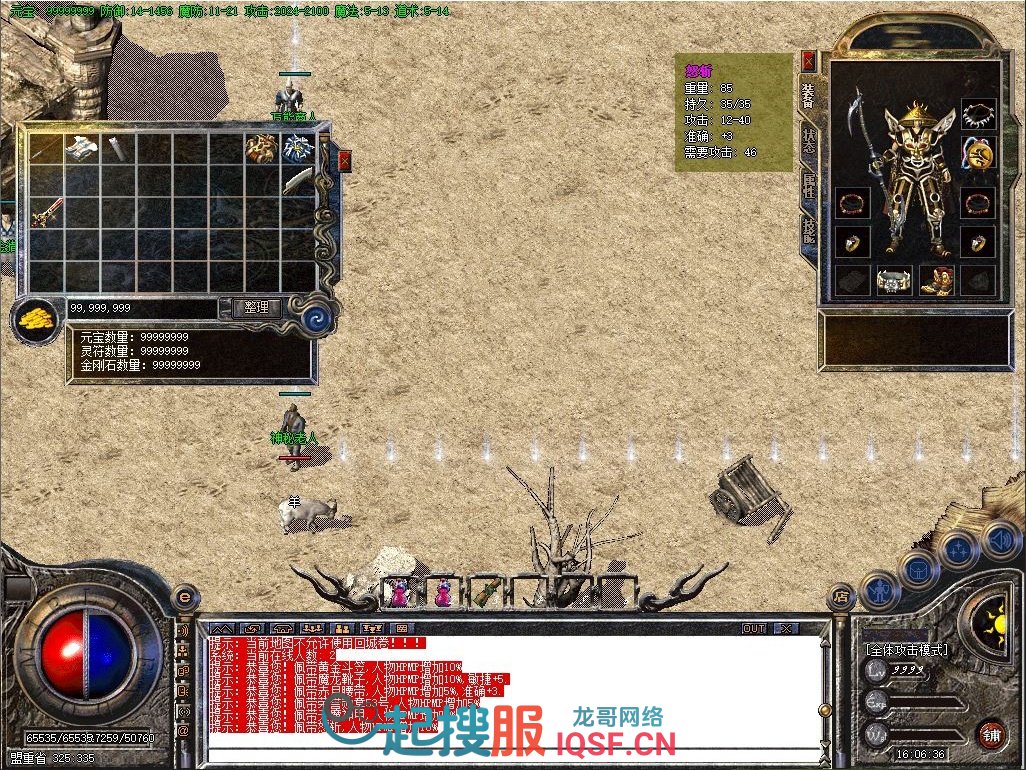This screenshot has height=770, width=1026.
Task: Select the red-hilted sword in the bag
Action: 46,213
